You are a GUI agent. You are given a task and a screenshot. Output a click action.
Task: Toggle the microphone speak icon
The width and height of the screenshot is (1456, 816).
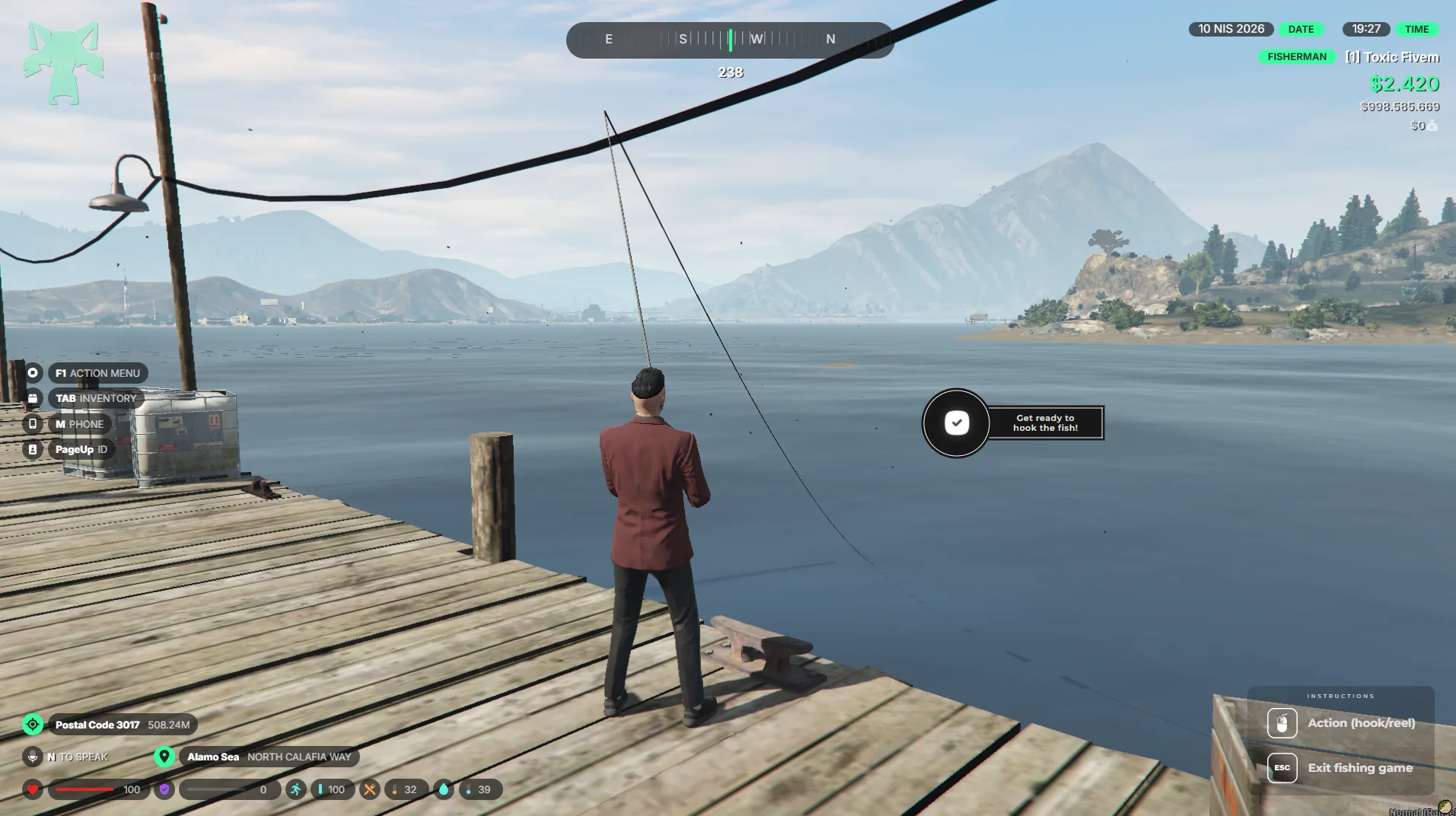tap(33, 757)
